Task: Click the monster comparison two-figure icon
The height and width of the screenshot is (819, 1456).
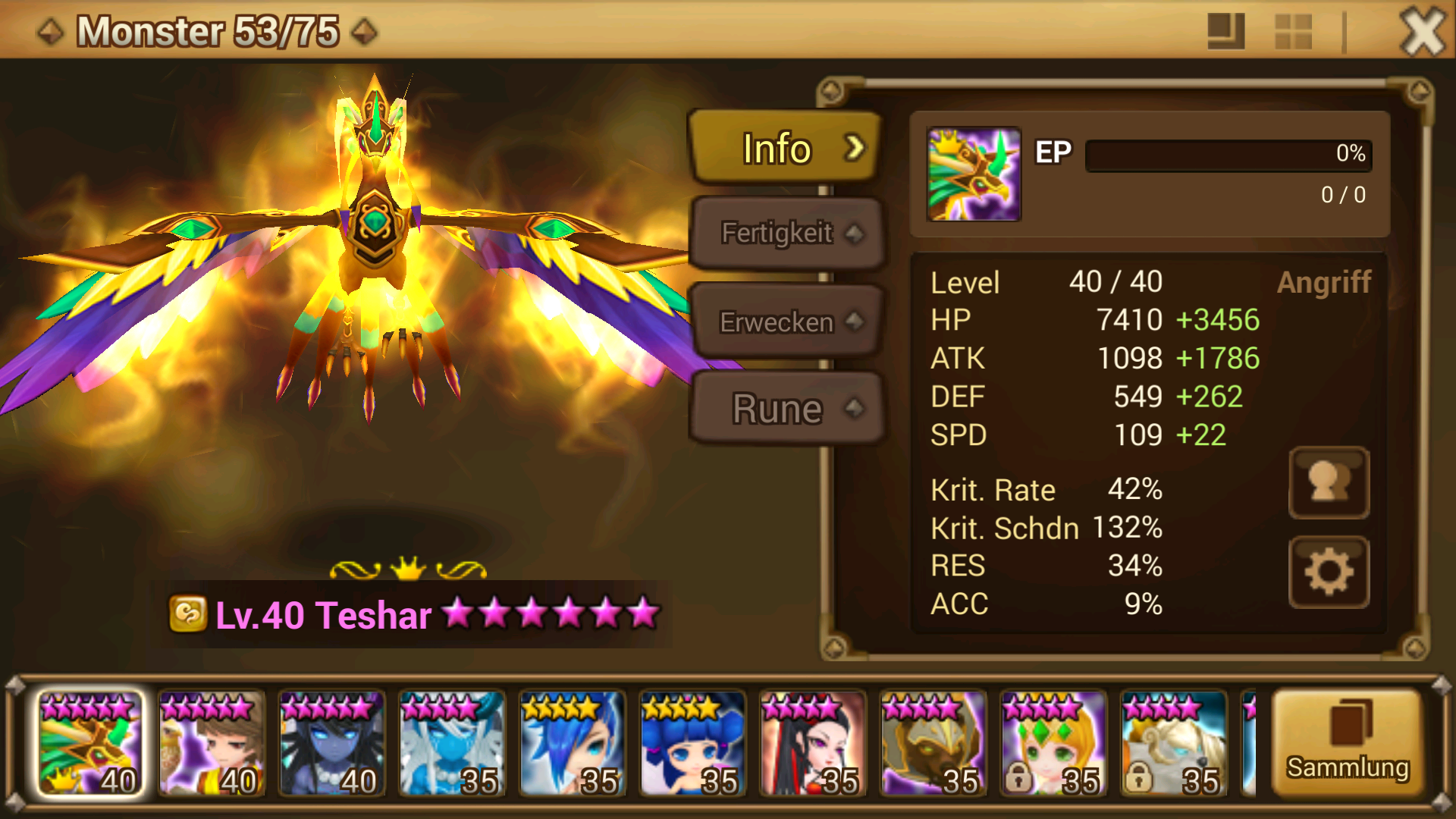Action: point(1329,484)
